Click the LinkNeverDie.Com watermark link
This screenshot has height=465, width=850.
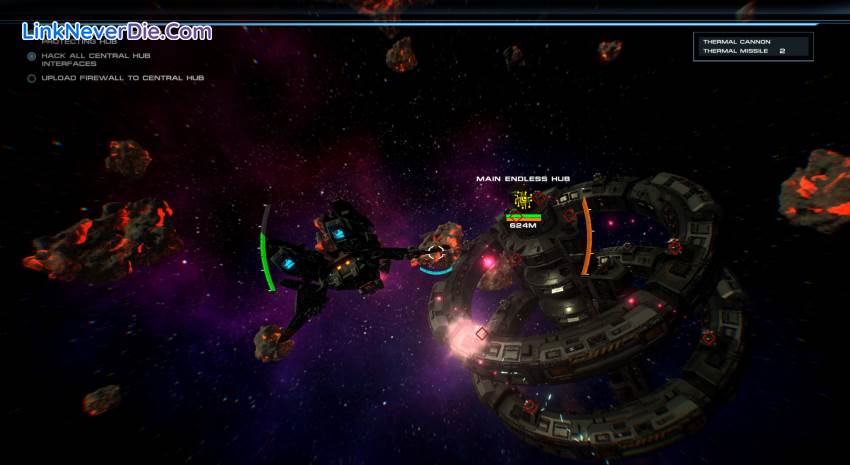(x=117, y=31)
